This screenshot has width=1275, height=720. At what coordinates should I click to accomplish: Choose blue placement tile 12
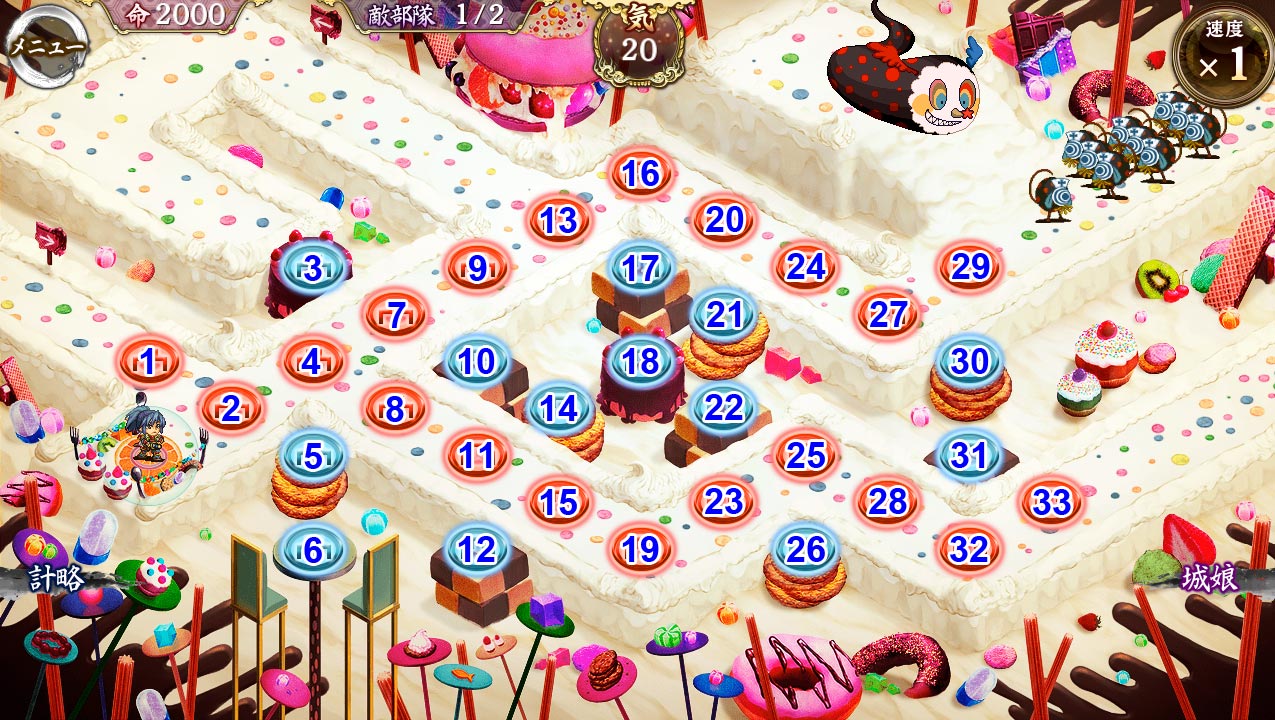[477, 549]
